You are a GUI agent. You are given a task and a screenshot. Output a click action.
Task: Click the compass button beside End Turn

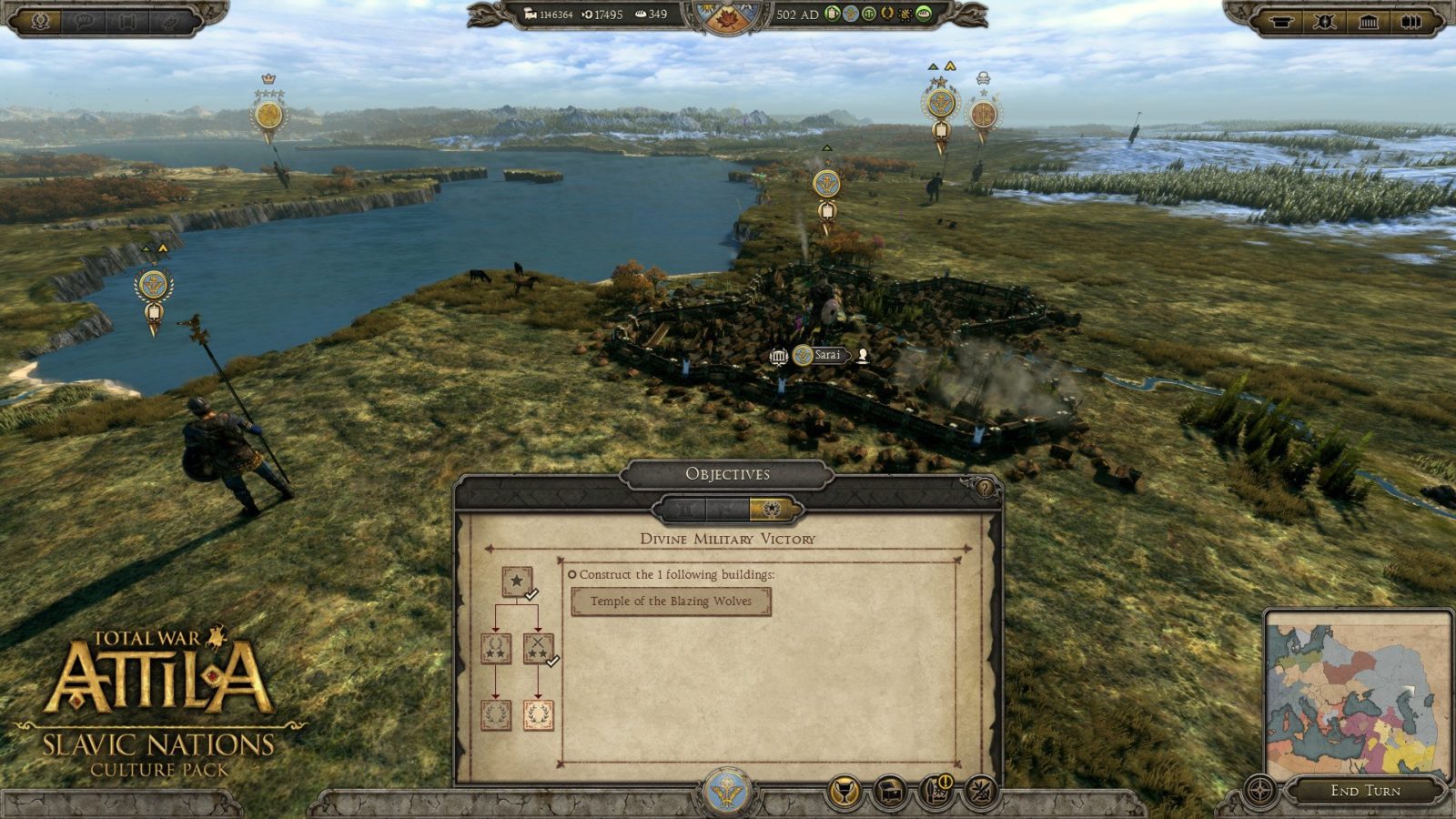tap(1260, 791)
